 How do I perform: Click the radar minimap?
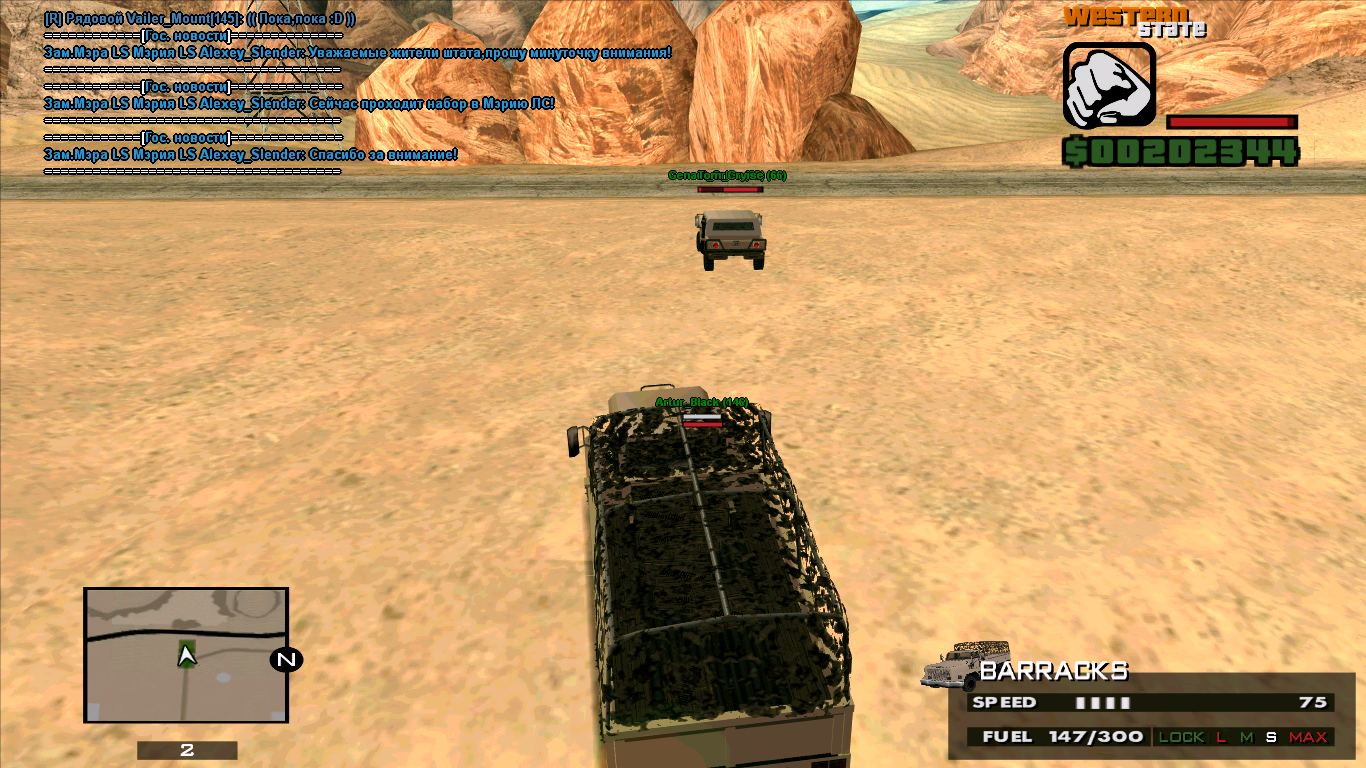187,655
